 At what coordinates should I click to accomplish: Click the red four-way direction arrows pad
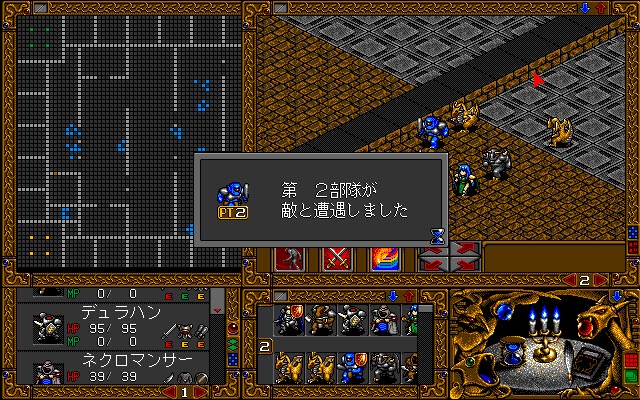tap(449, 257)
